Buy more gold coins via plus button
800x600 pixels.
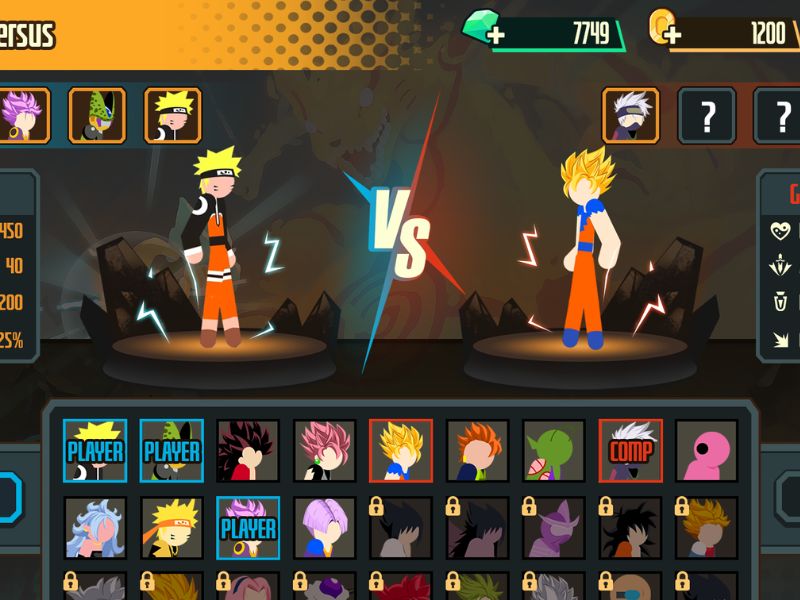pyautogui.click(x=672, y=36)
